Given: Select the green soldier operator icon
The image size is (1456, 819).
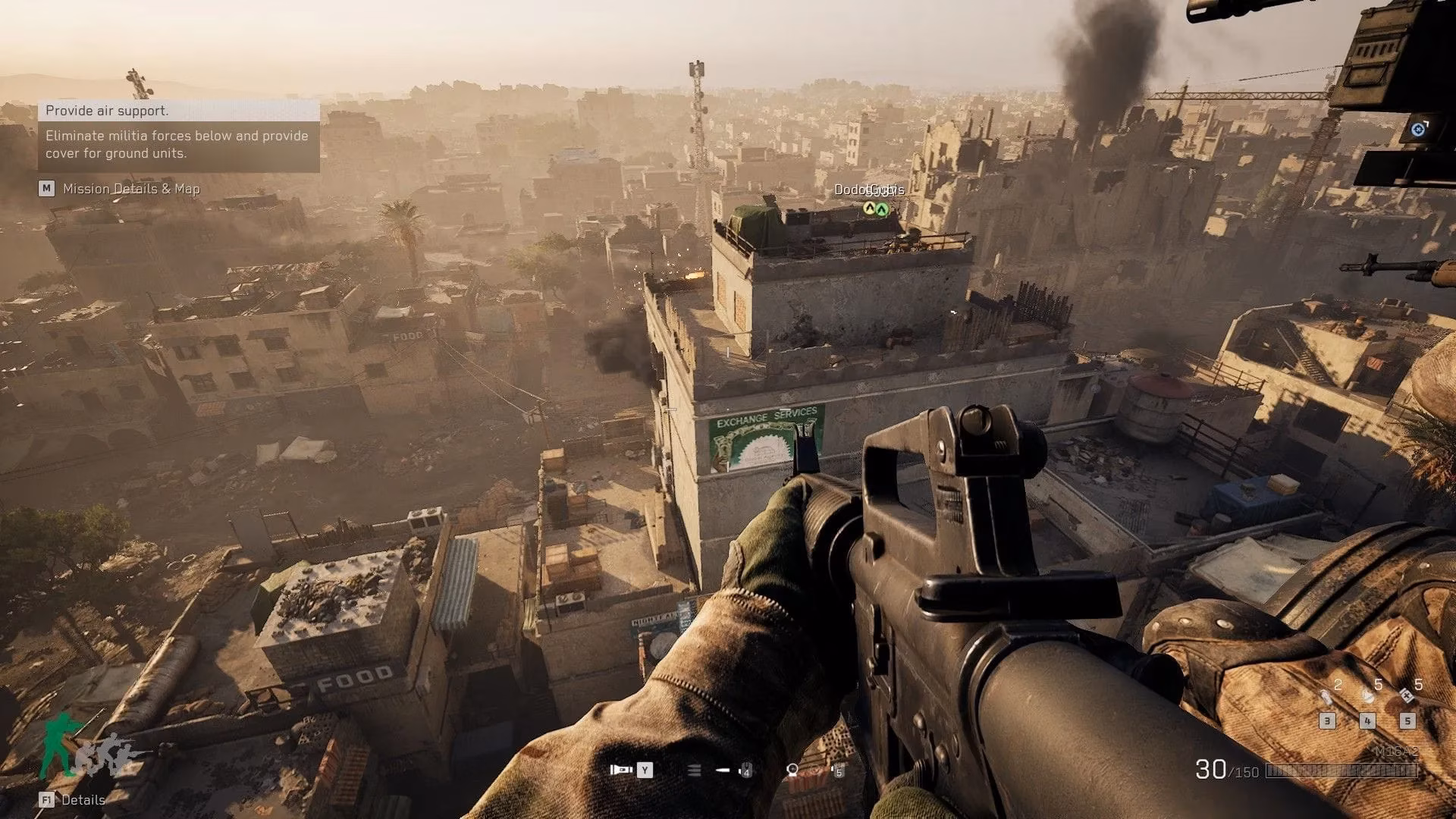Looking at the screenshot, I should point(61,745).
